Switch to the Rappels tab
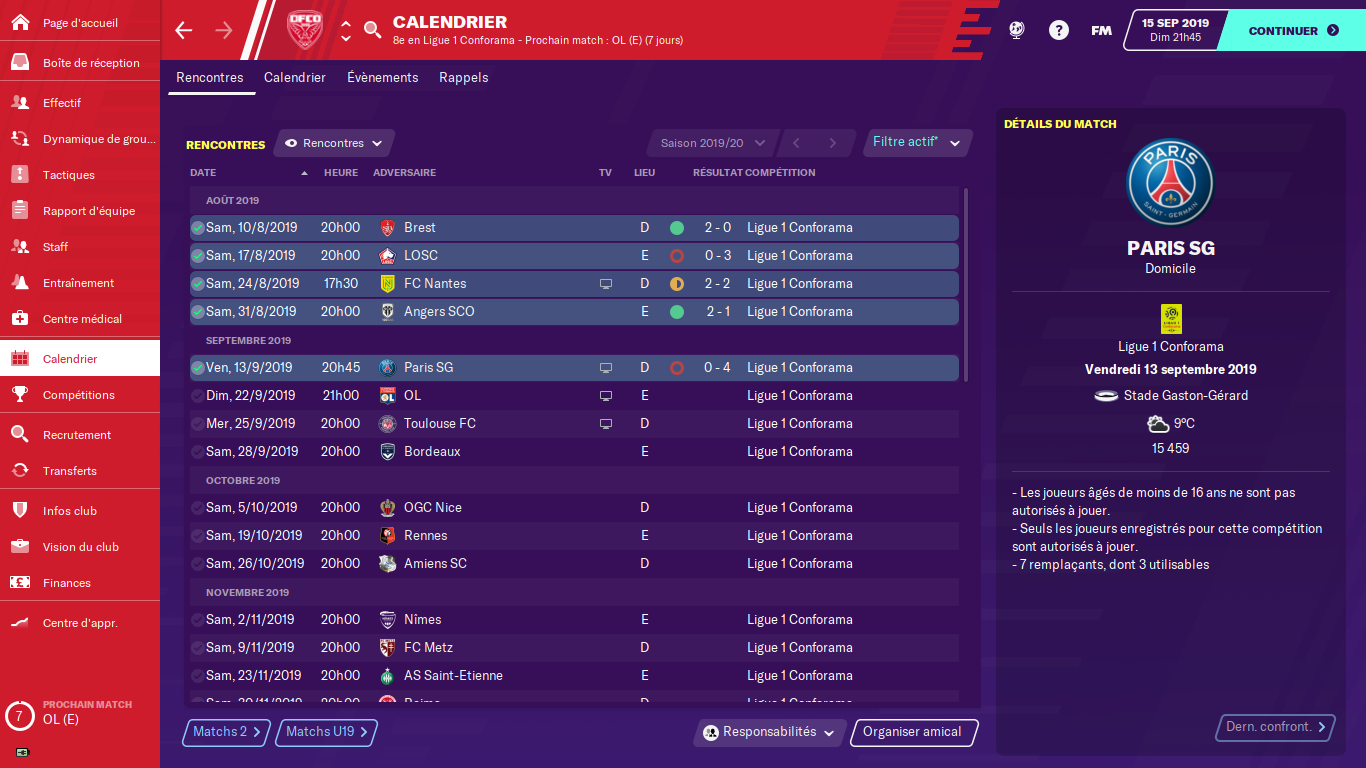 (464, 78)
